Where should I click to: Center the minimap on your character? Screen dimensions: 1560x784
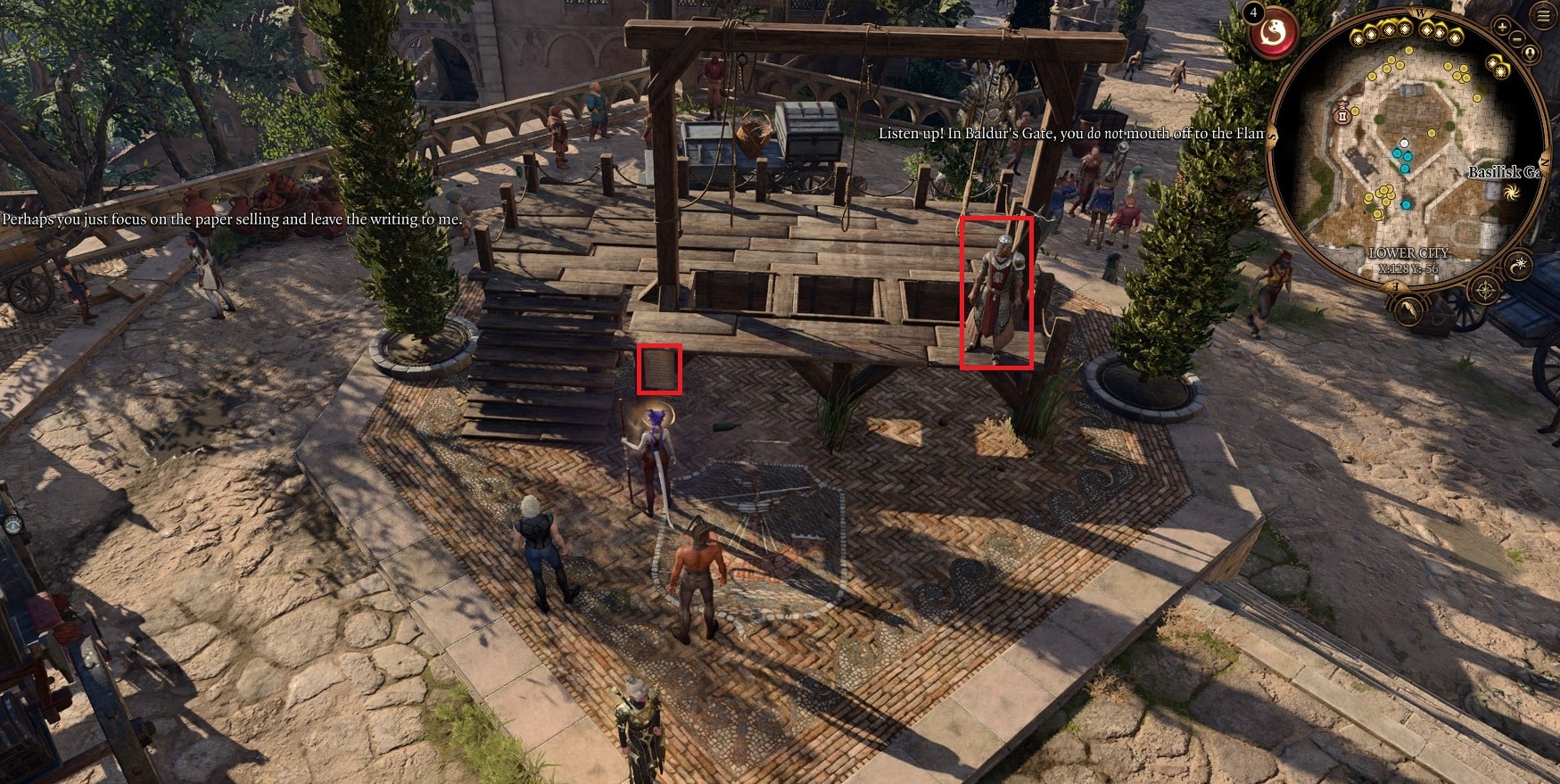click(1530, 53)
